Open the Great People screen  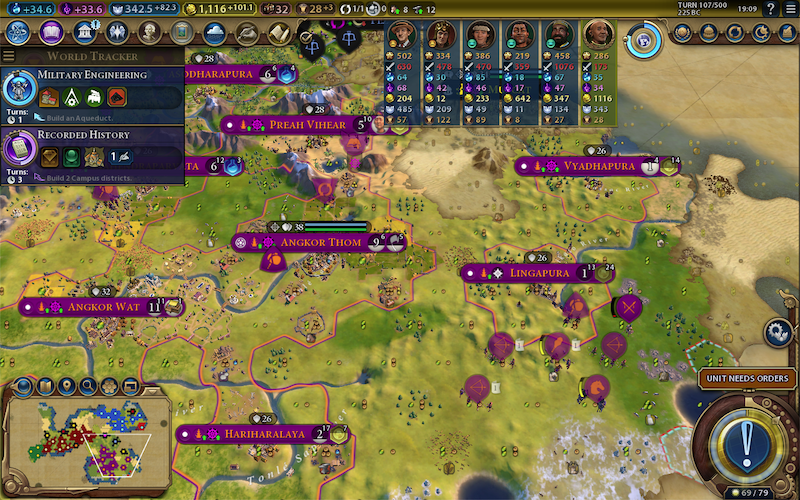click(149, 32)
